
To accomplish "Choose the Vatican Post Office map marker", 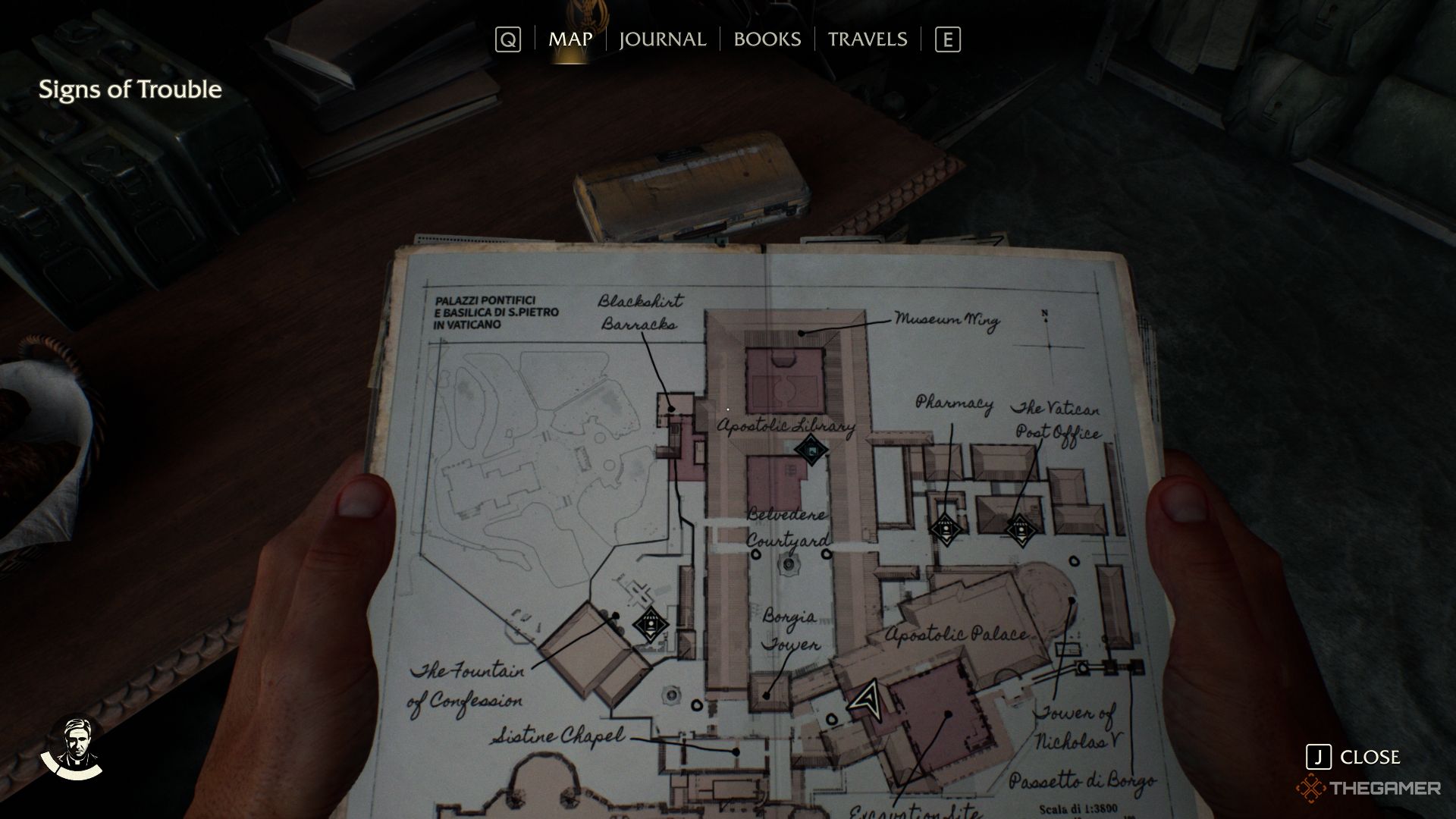I will (1019, 528).
